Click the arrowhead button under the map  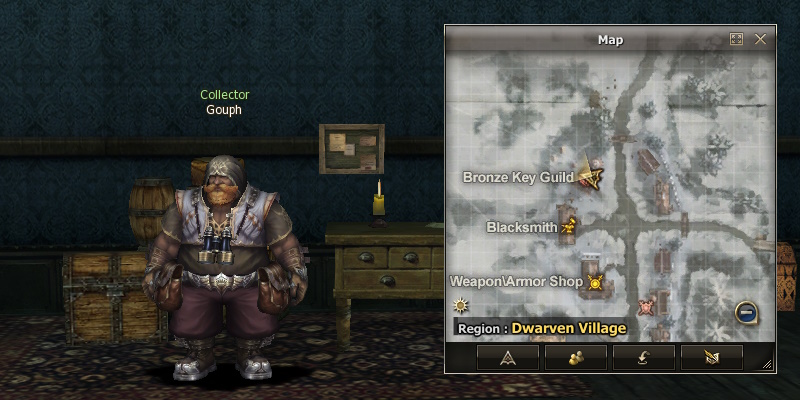pyautogui.click(x=507, y=356)
